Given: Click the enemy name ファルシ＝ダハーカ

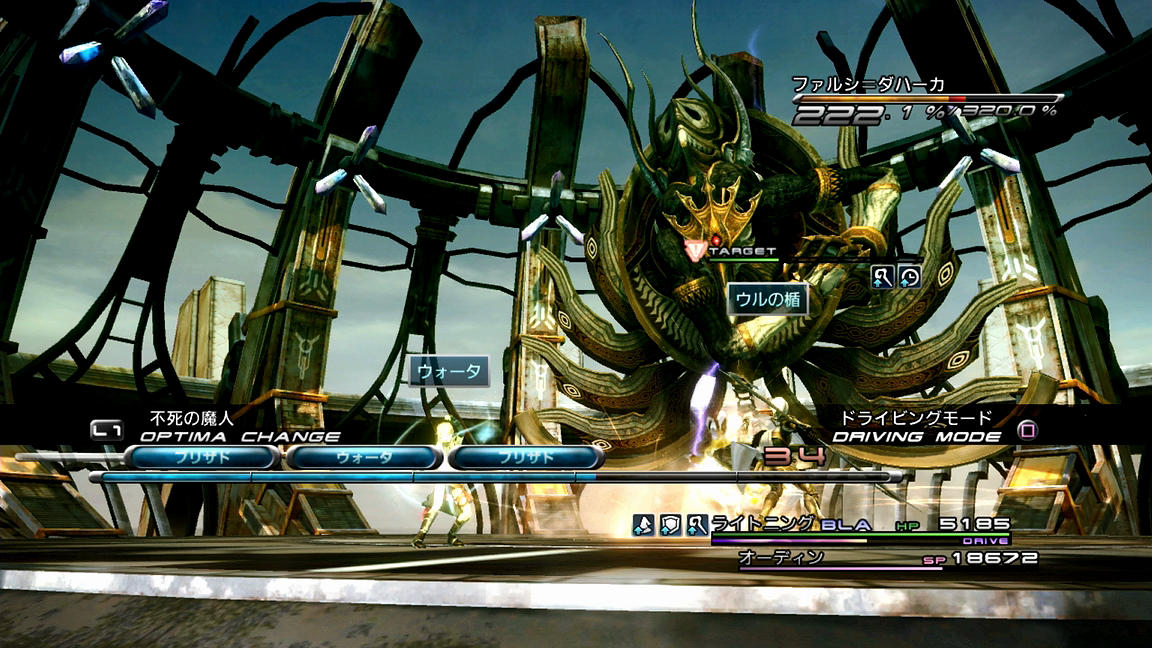Looking at the screenshot, I should click(868, 85).
